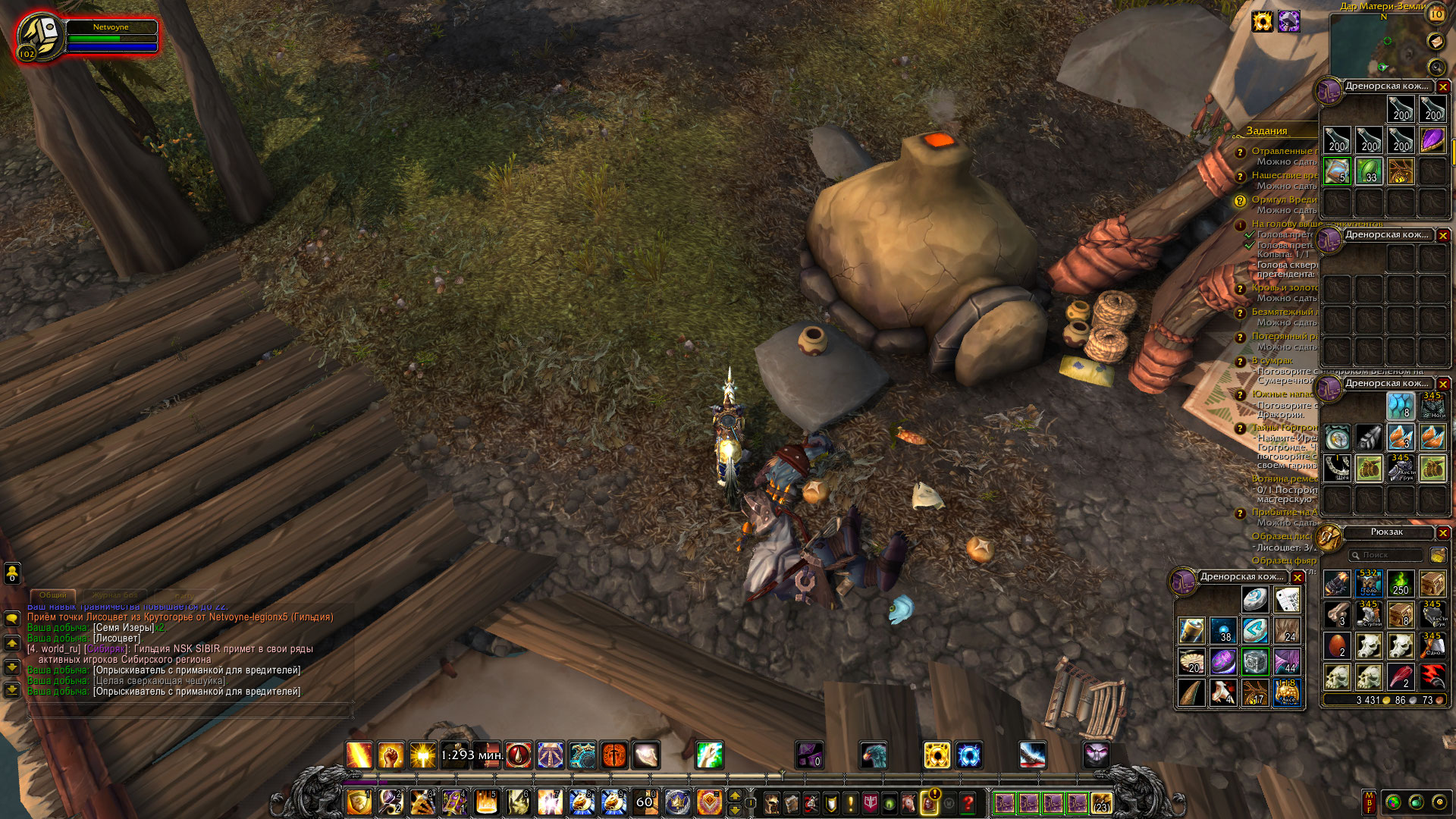Open the mail envelope icon by minimap
This screenshot has width=1456, height=819.
[1435, 41]
